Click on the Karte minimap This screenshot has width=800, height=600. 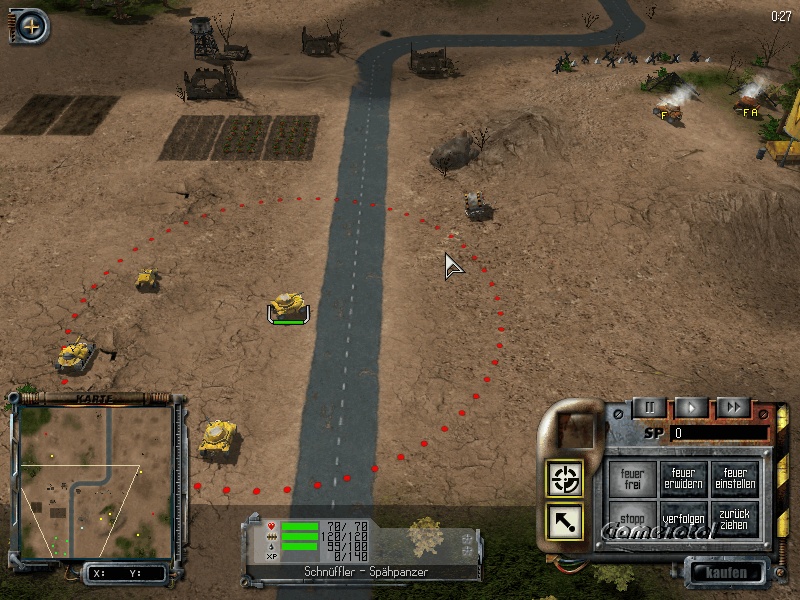(x=95, y=482)
